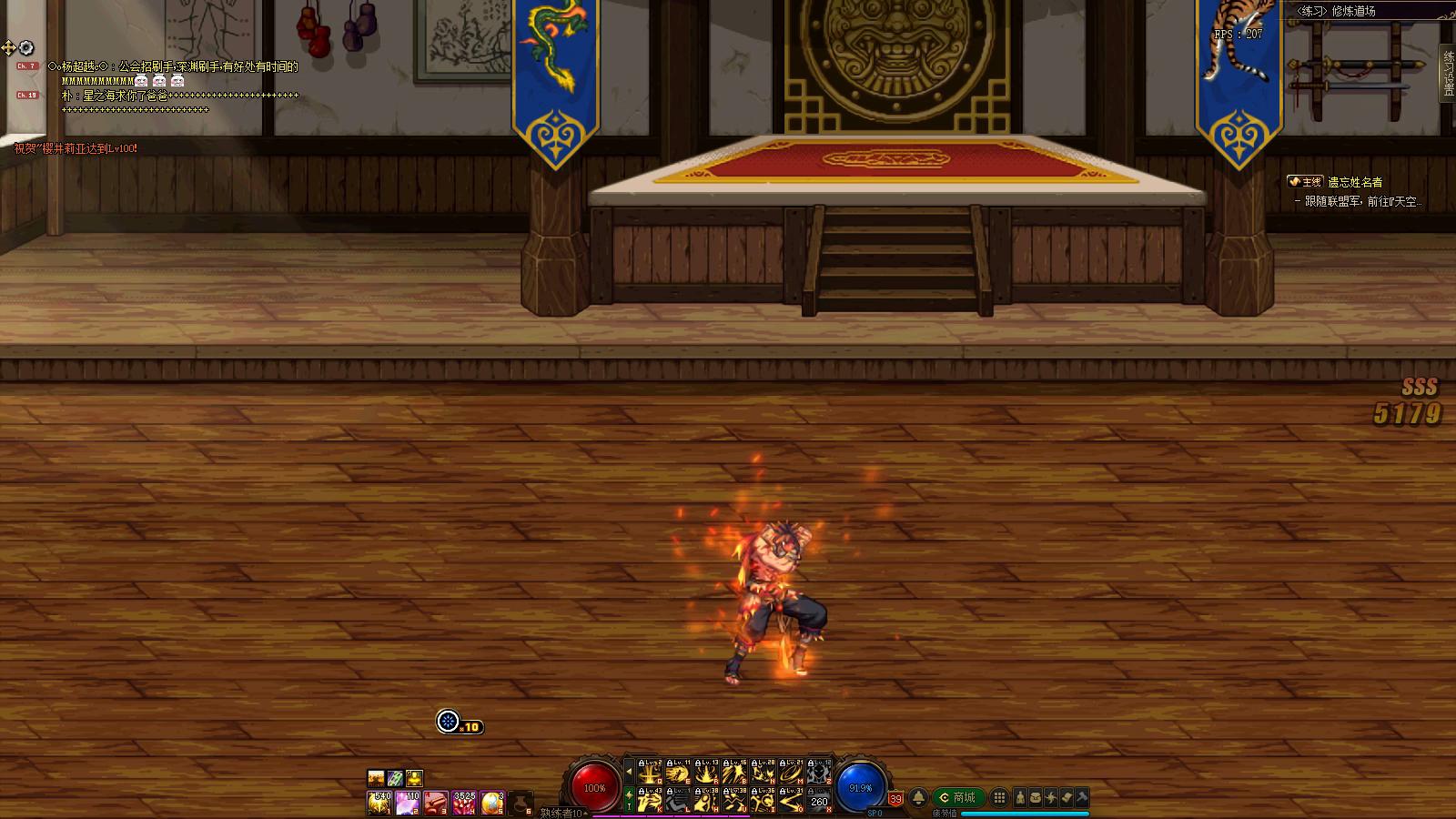Open the 商城 shop button
Viewport: 1456px width, 819px height.
[957, 797]
